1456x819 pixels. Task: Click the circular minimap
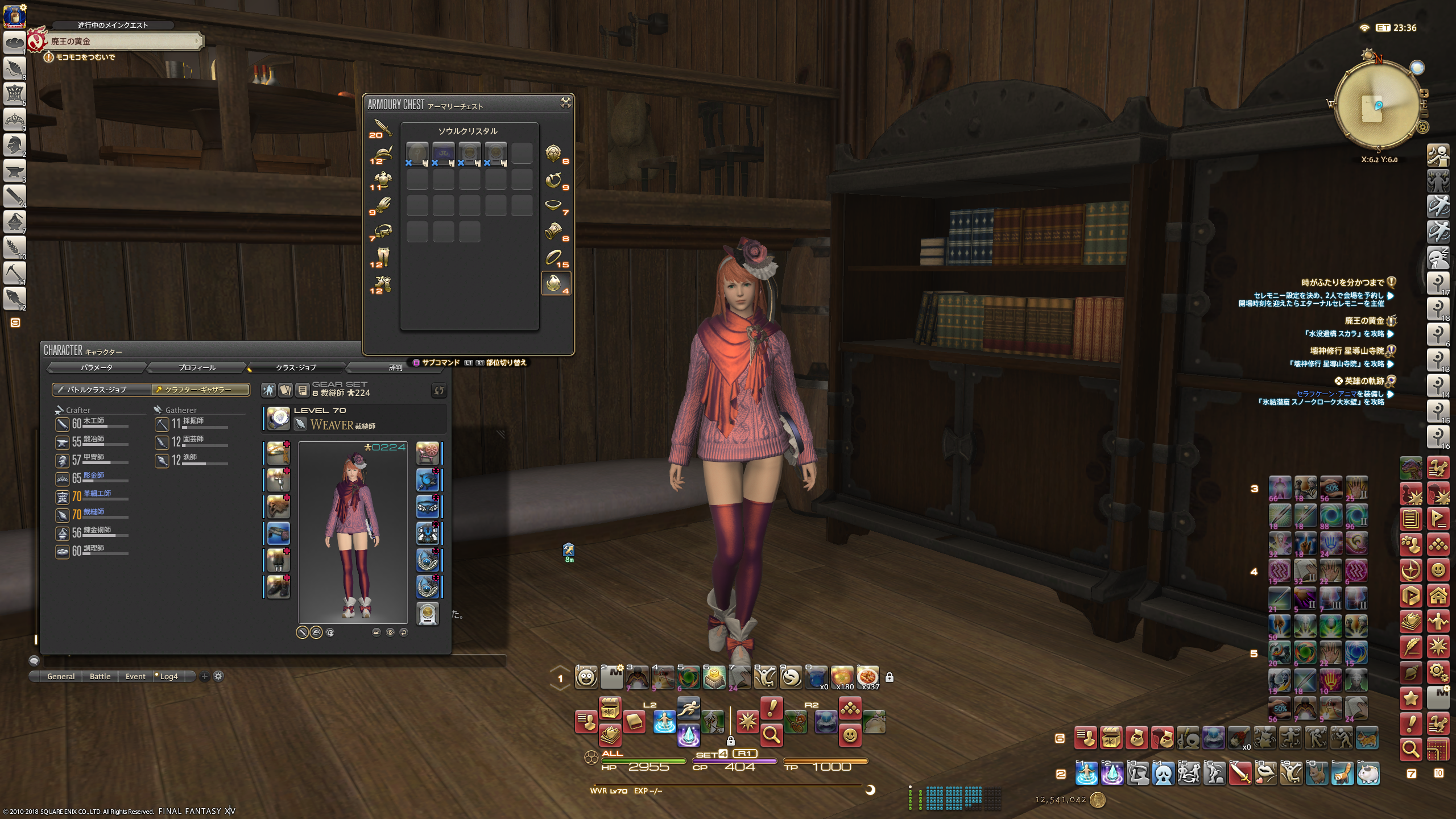click(1377, 106)
